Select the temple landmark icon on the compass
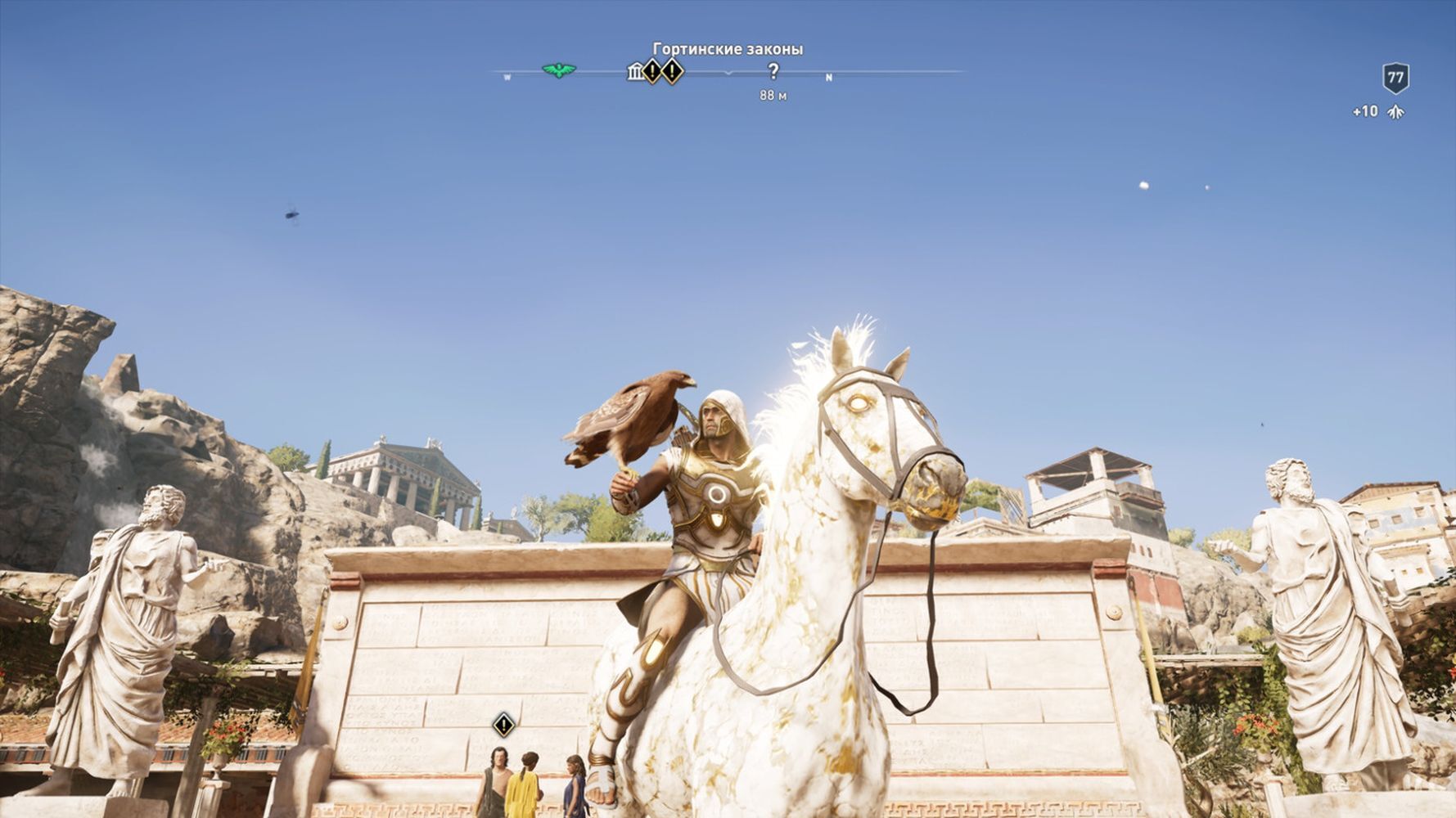Screen dimensions: 1456x818 [635, 72]
